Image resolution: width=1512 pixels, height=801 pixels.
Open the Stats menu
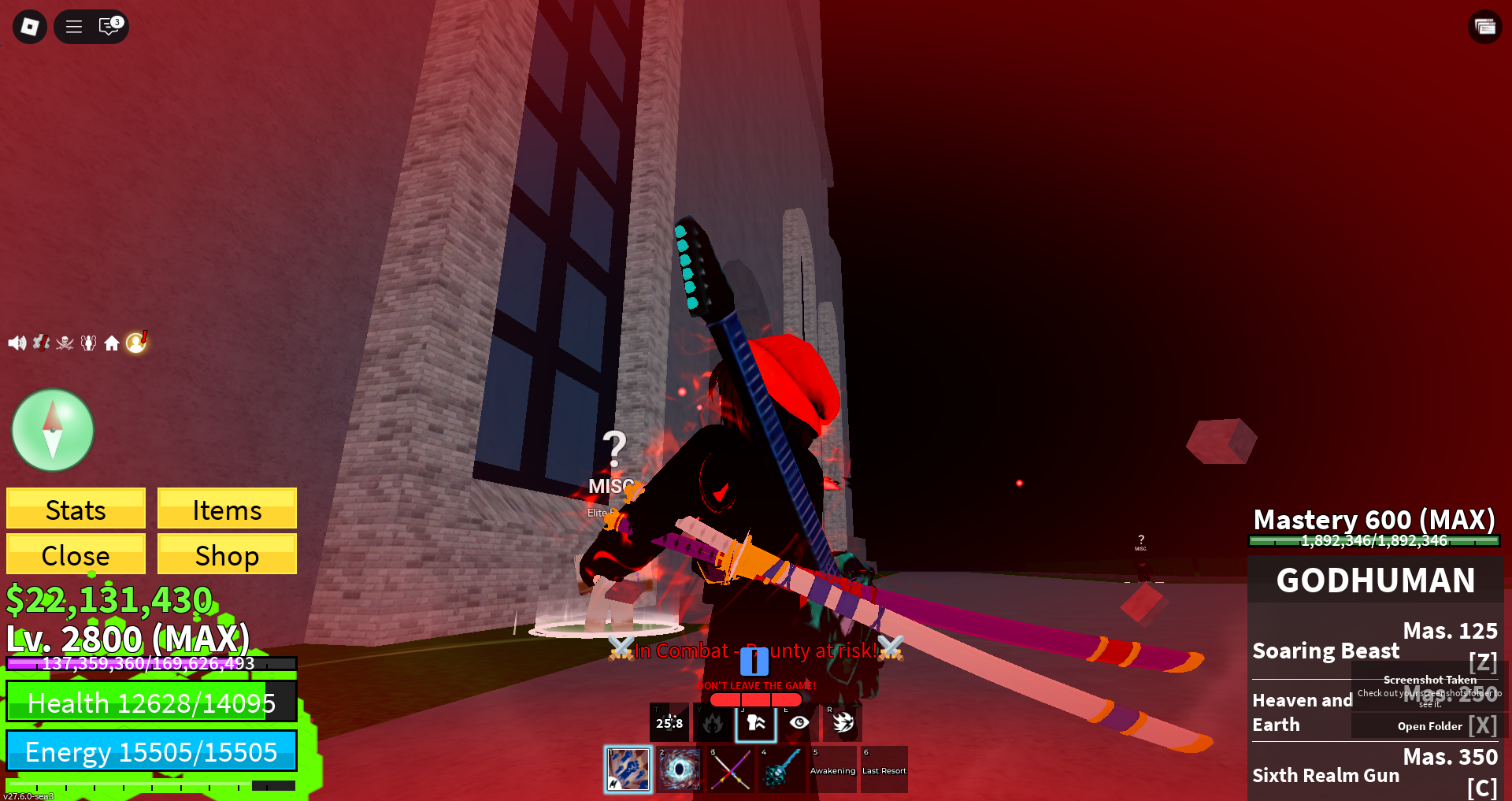point(76,509)
